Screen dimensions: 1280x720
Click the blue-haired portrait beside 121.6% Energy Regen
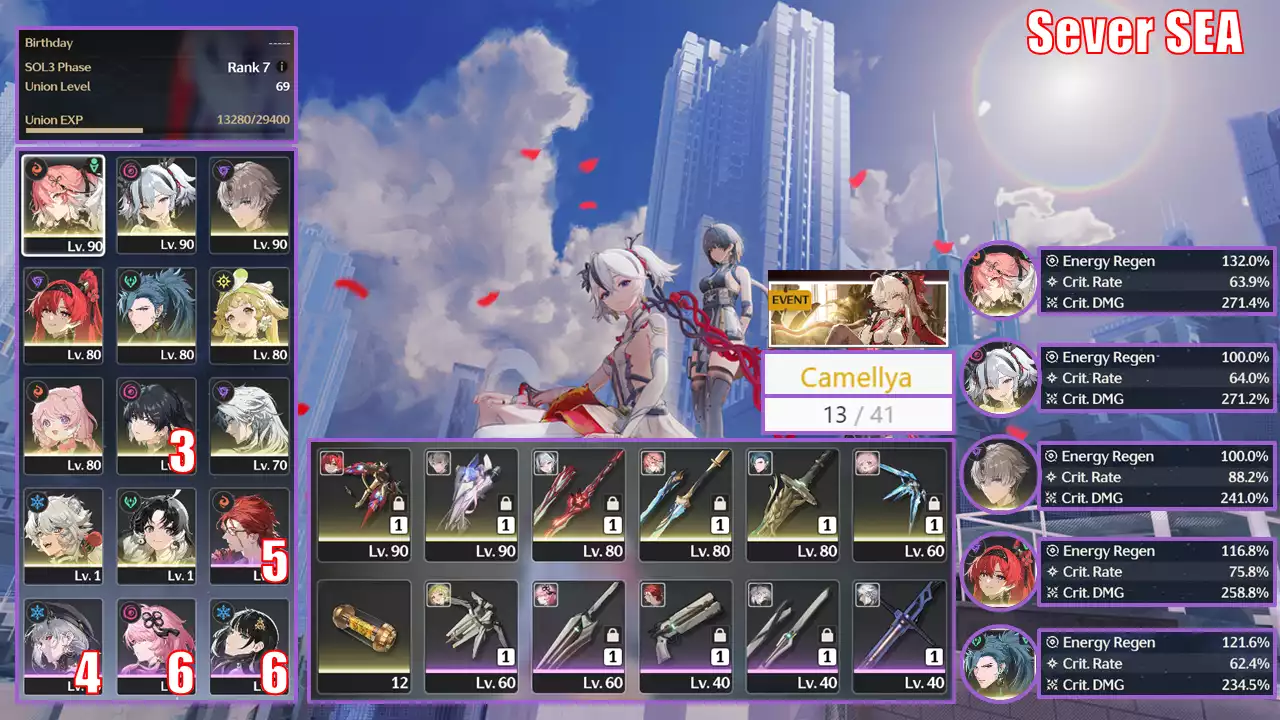(x=999, y=664)
